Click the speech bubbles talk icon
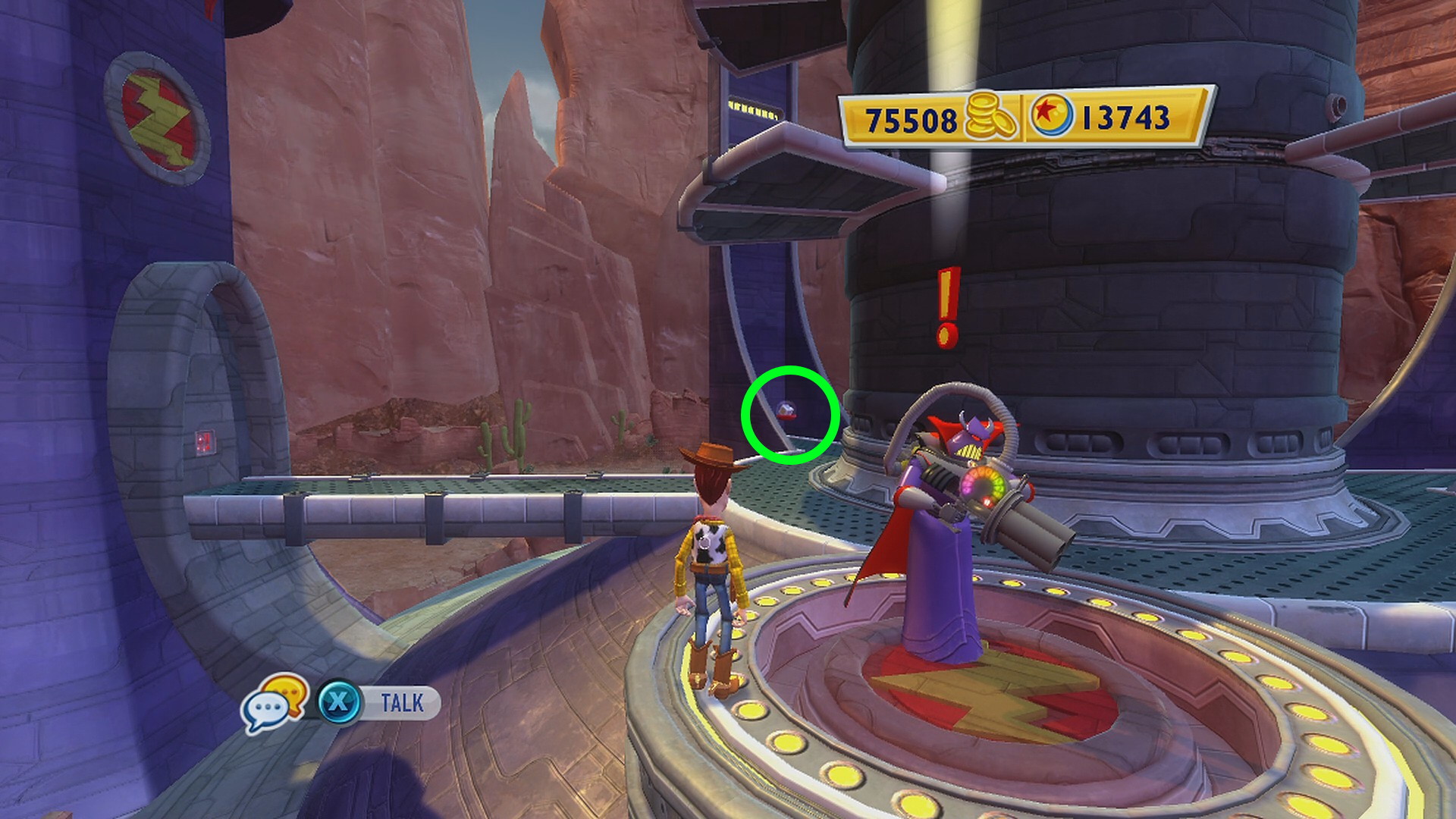The width and height of the screenshot is (1456, 819). 275,704
